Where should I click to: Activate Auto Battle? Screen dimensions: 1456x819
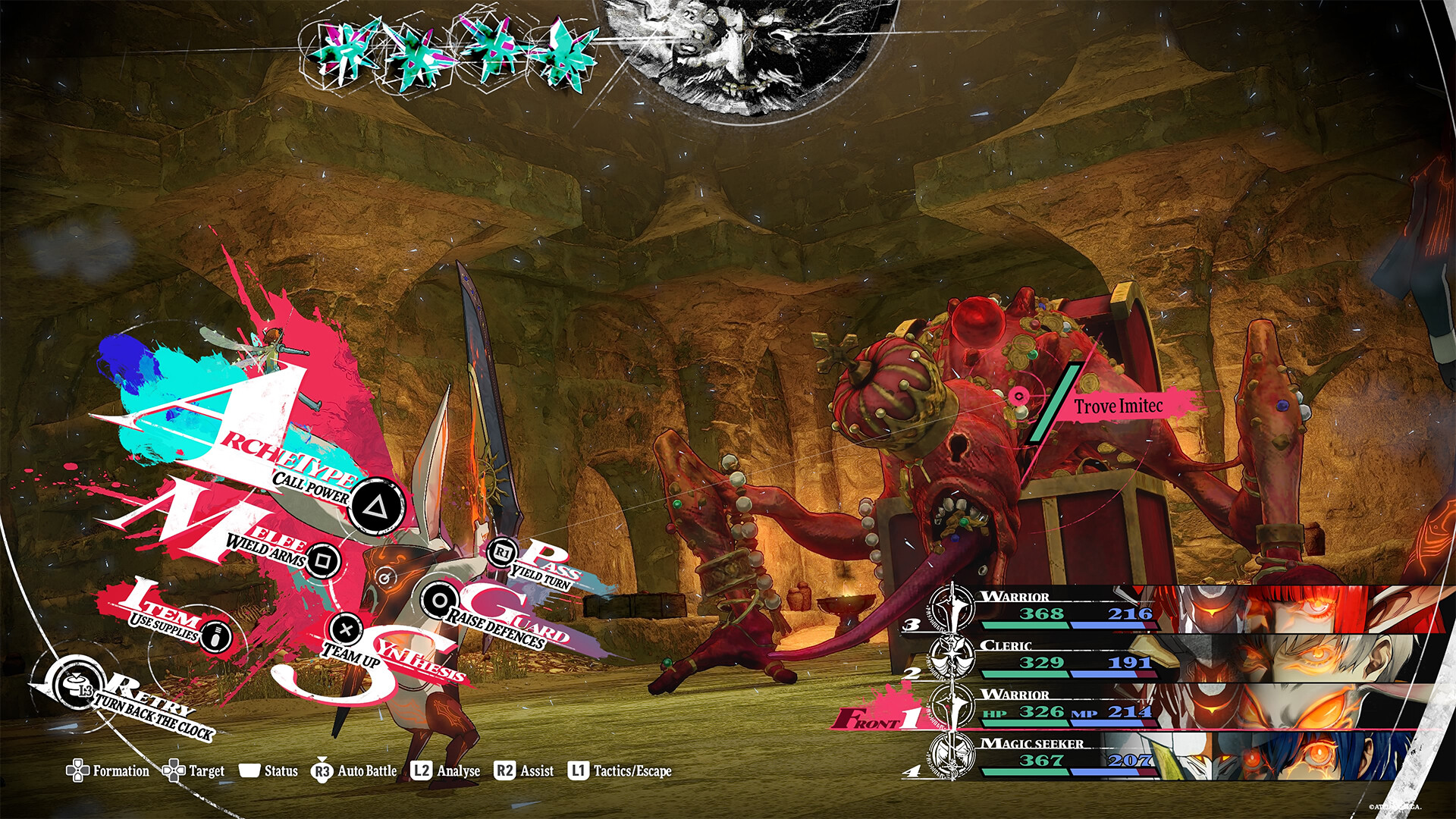click(354, 771)
